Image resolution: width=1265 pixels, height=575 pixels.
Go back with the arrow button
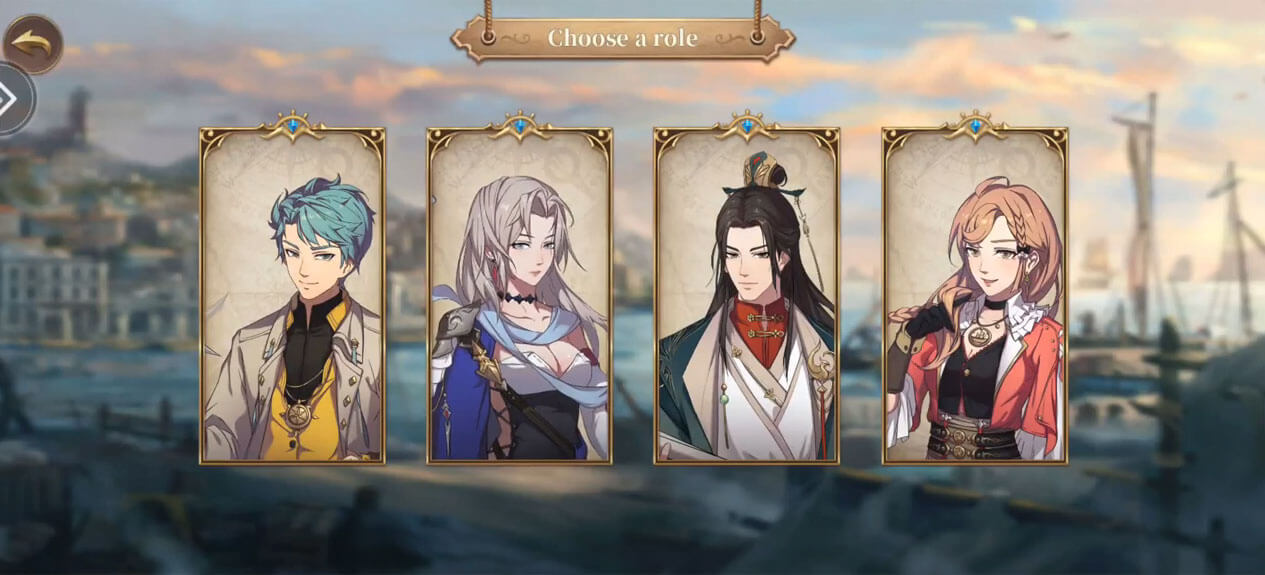[x=32, y=43]
